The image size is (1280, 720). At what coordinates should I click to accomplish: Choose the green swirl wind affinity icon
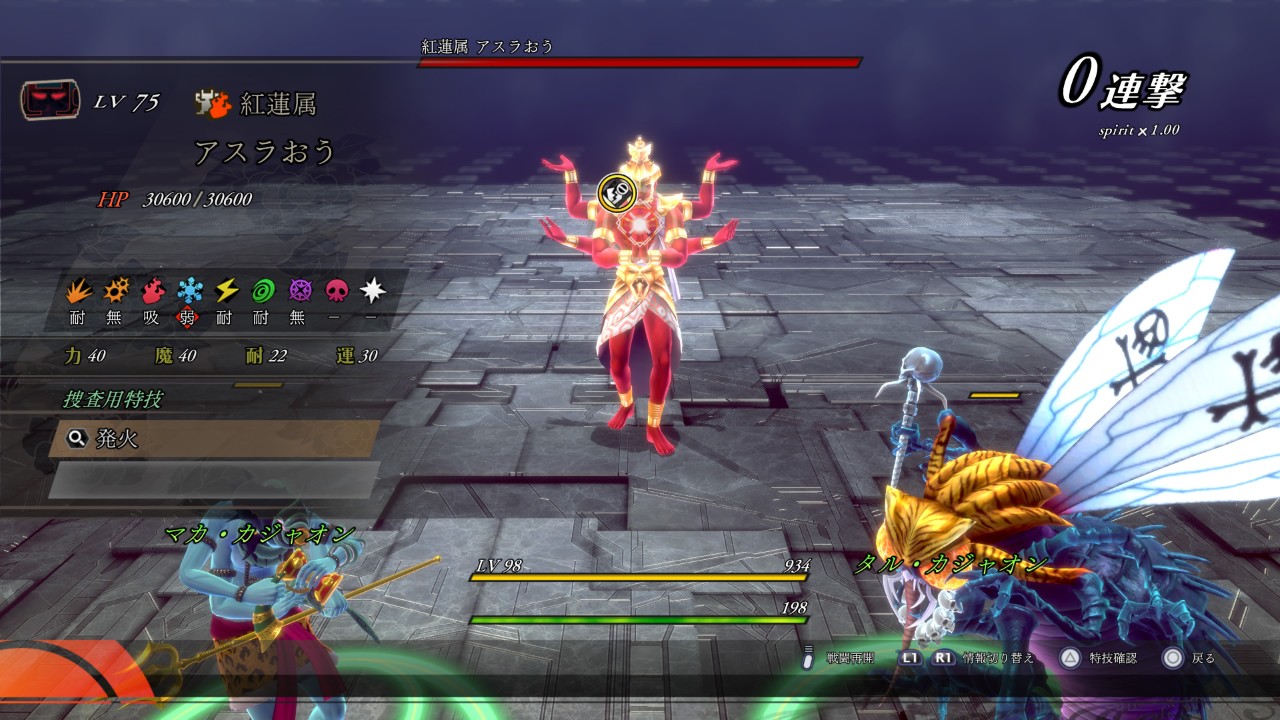[x=262, y=291]
